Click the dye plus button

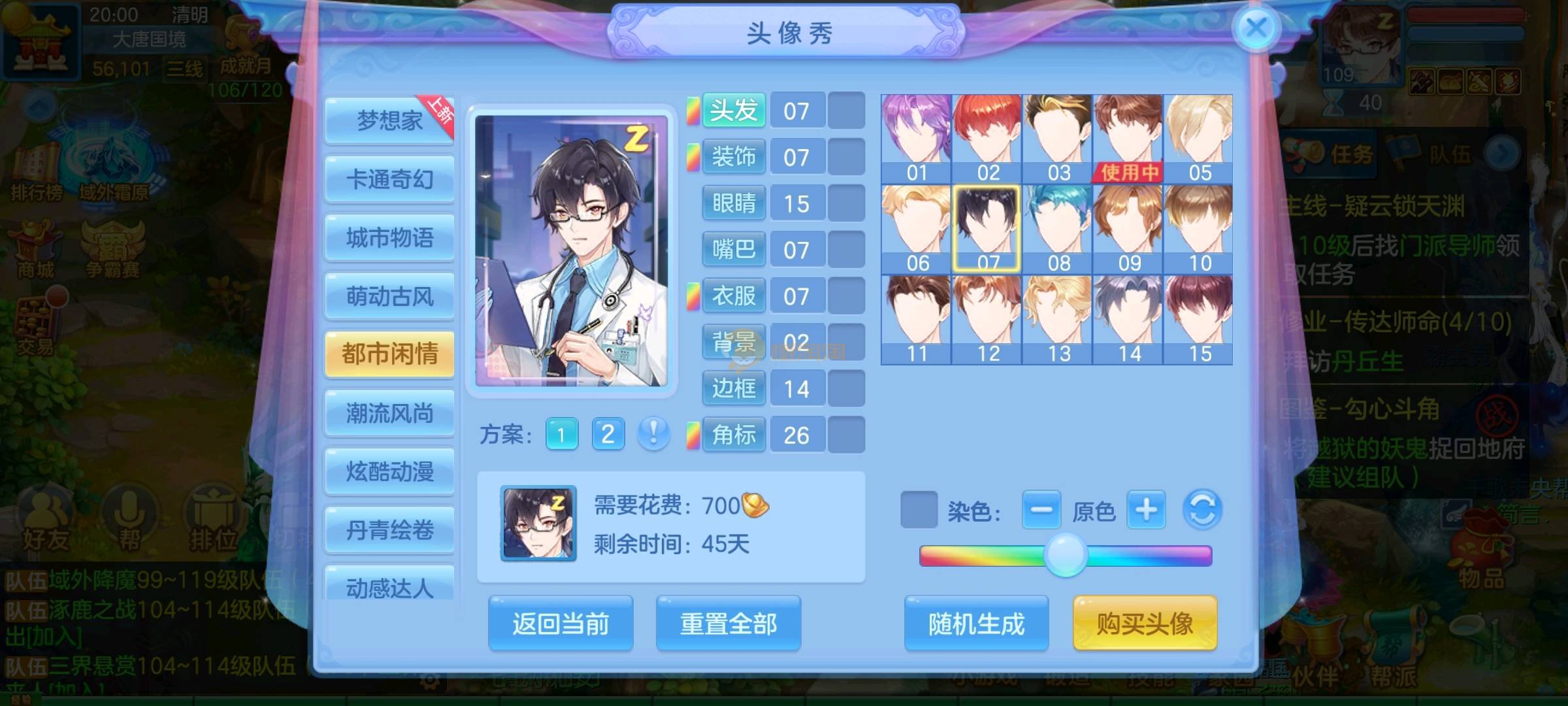coord(1146,510)
